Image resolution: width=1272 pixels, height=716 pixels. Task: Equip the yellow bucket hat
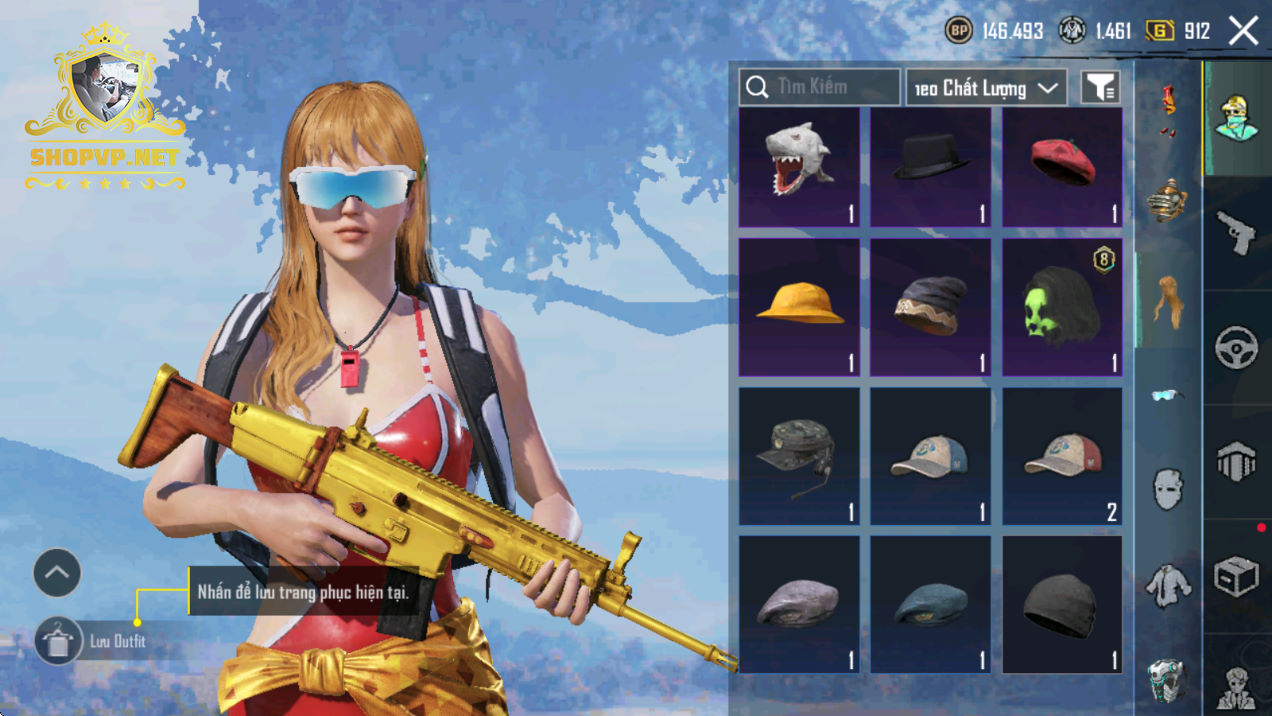tap(799, 307)
